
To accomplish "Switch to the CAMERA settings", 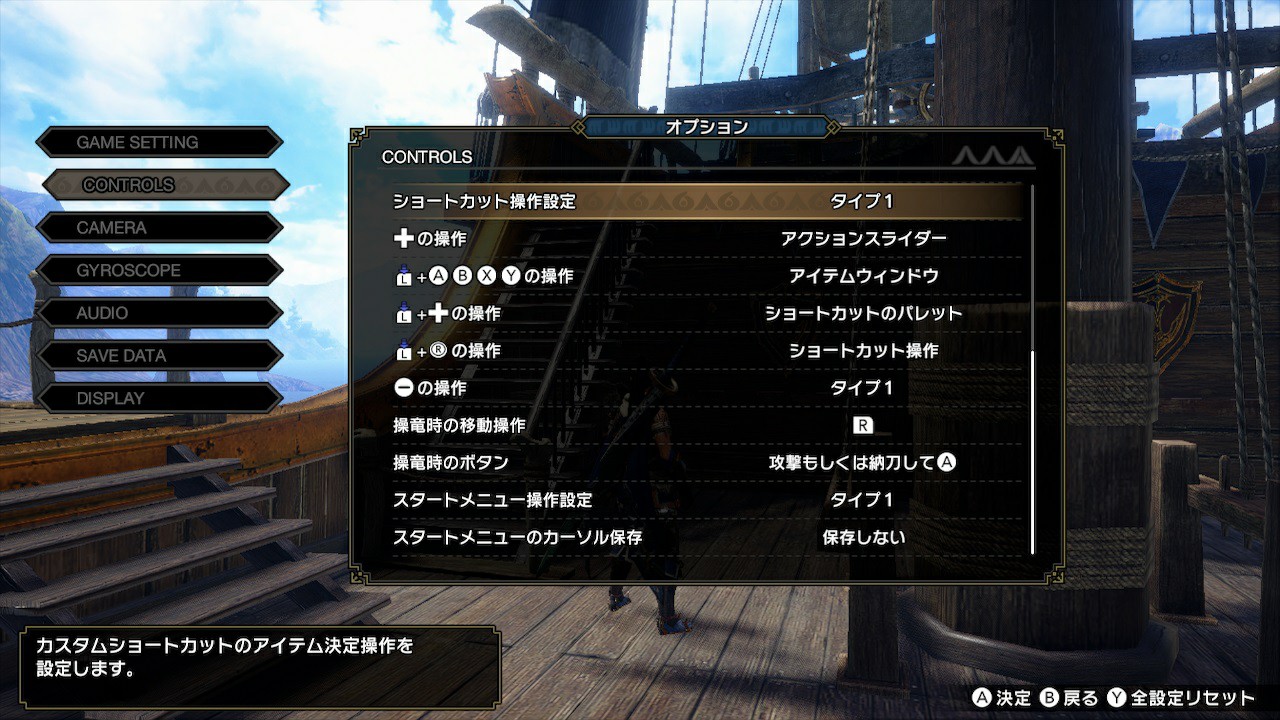I will 158,228.
